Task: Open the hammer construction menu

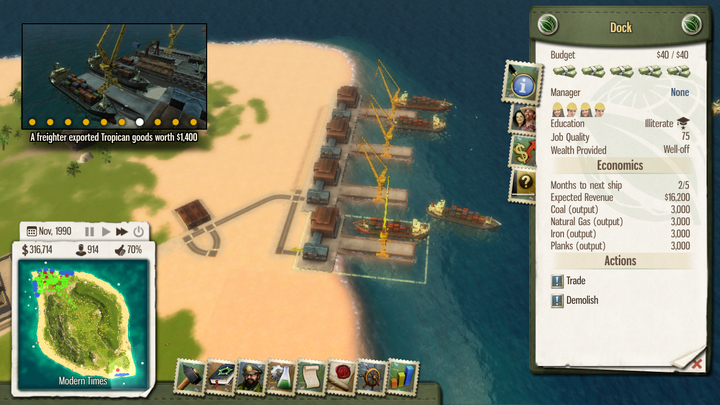Action: (191, 377)
